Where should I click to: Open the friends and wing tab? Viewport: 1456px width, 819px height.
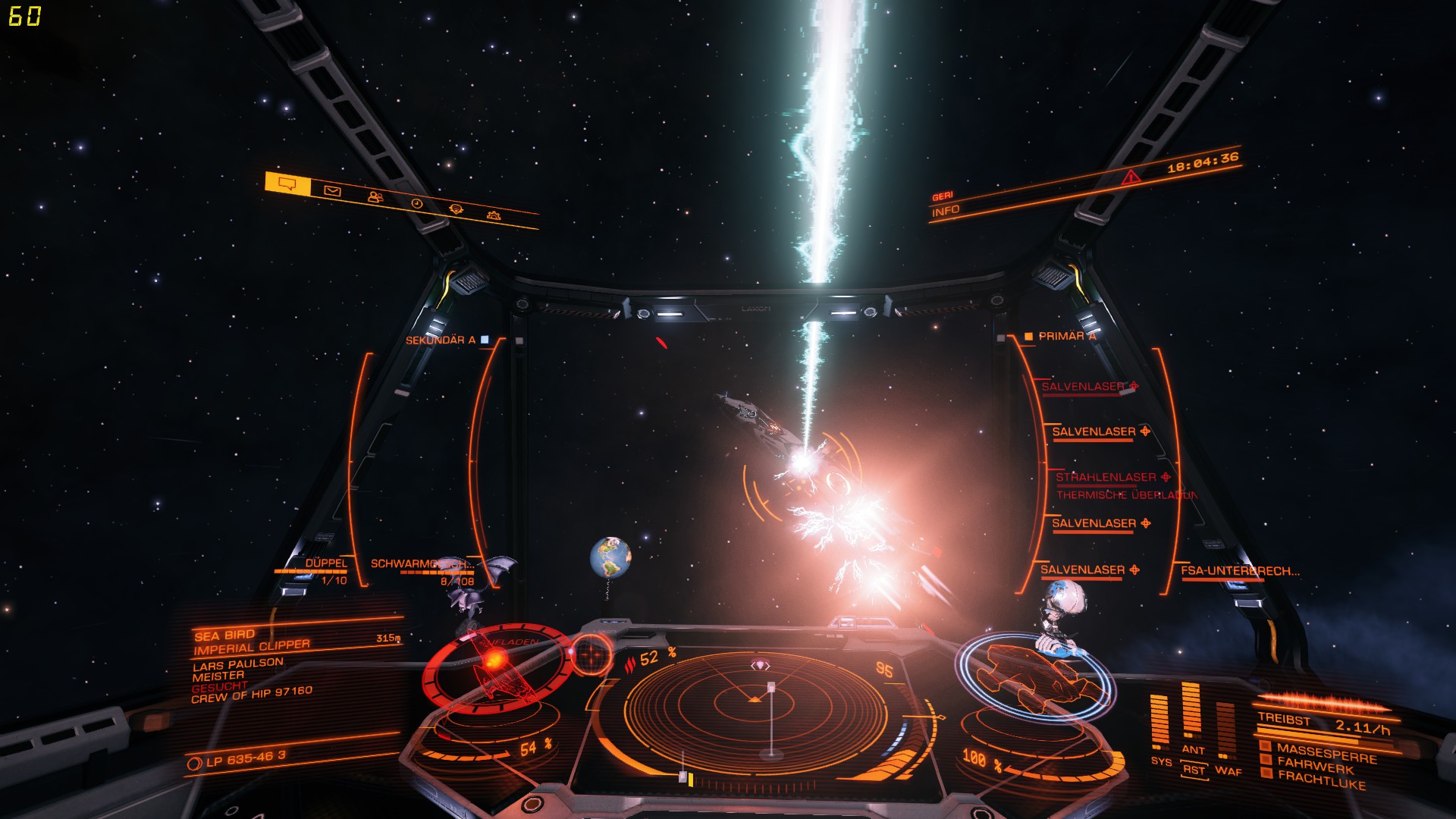(x=375, y=197)
